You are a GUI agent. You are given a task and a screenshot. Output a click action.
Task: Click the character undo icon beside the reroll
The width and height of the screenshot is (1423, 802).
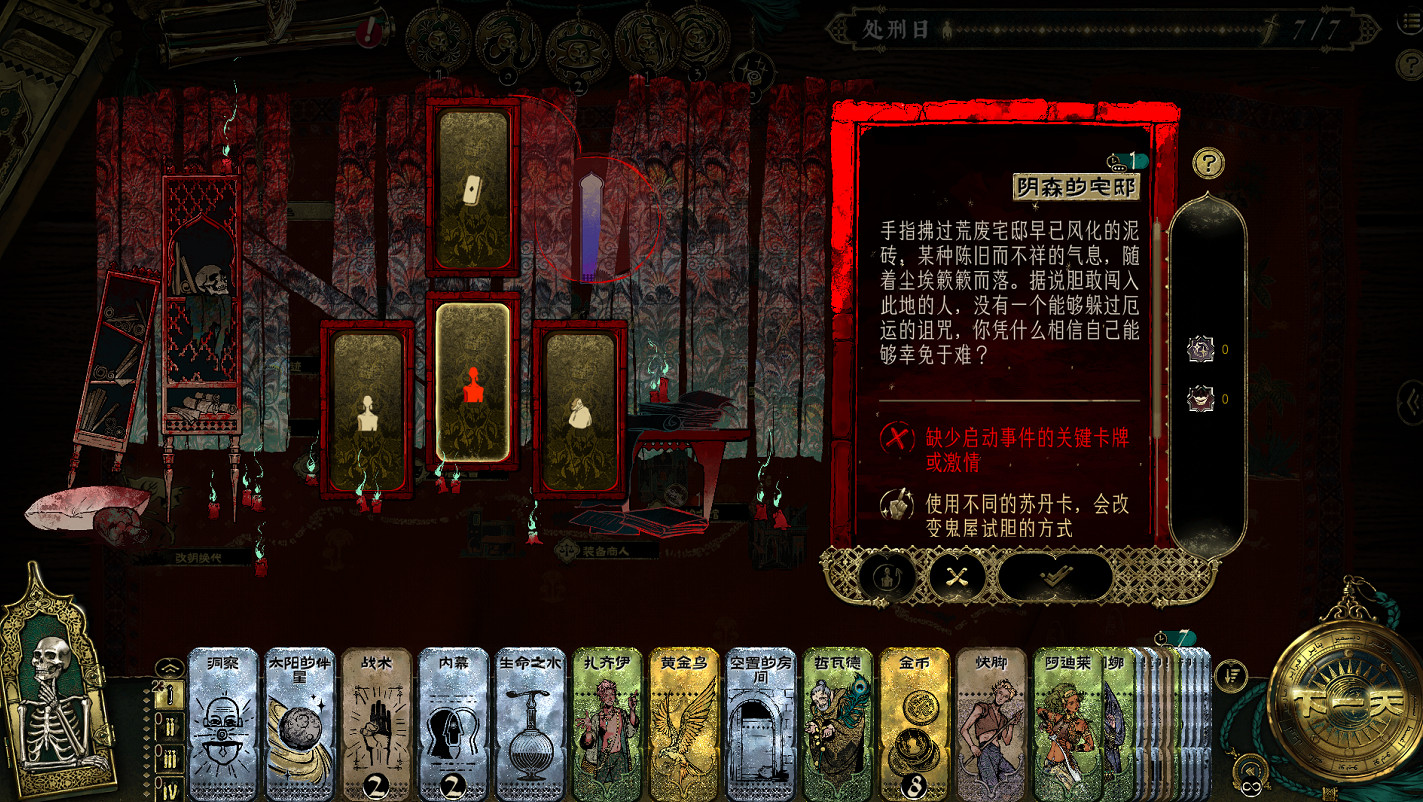(885, 577)
